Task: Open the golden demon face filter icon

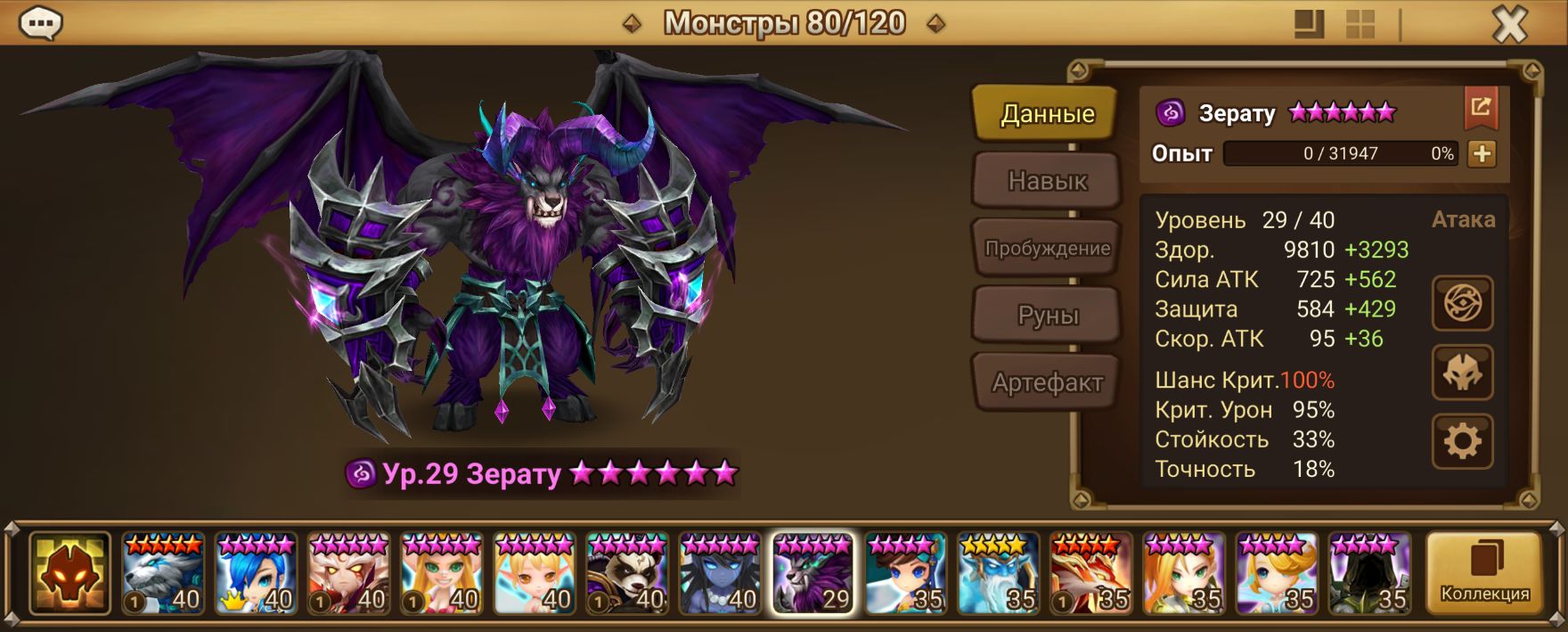Action: click(x=69, y=573)
